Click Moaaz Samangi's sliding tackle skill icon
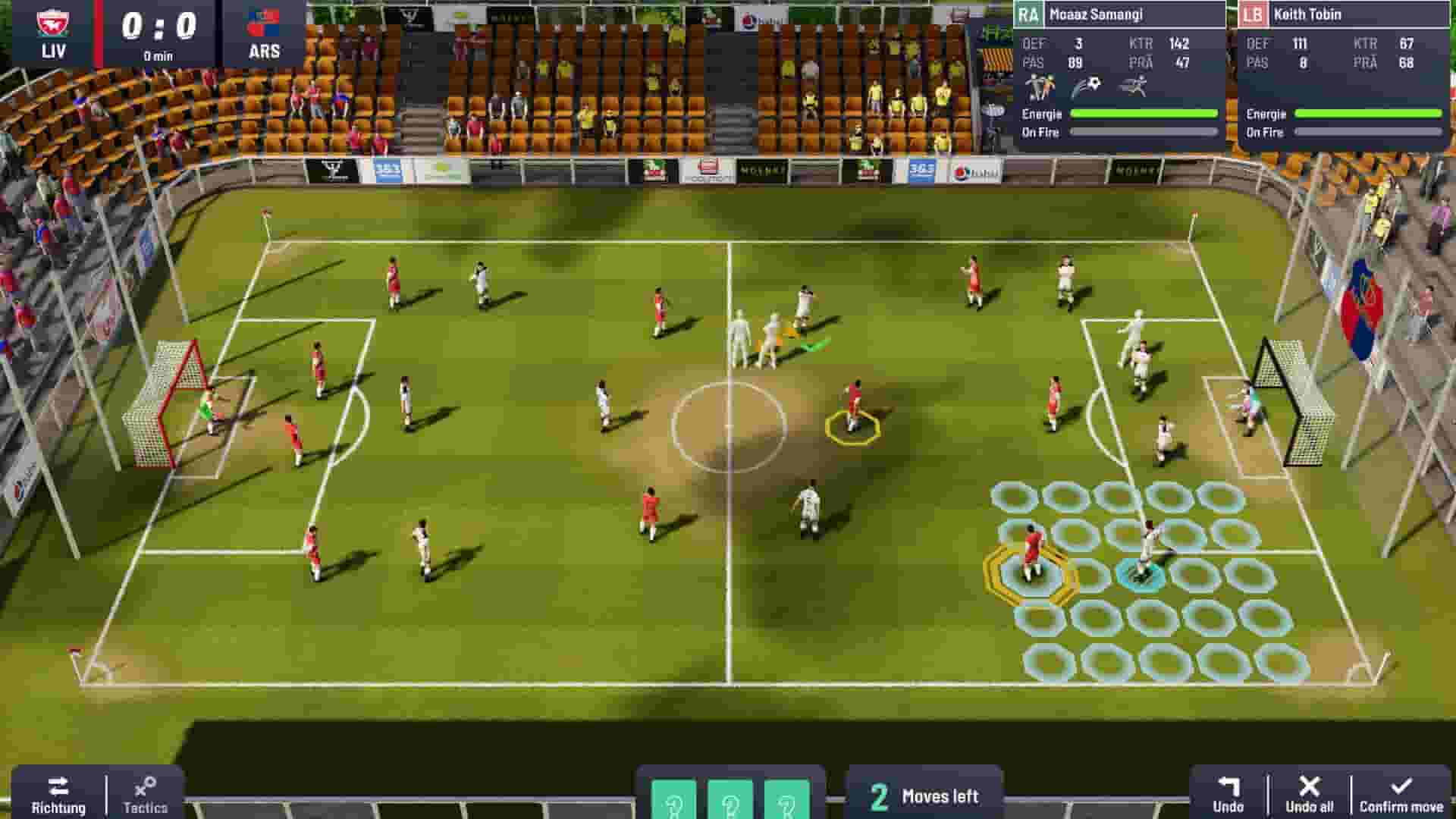1456x819 pixels. 1135,85
